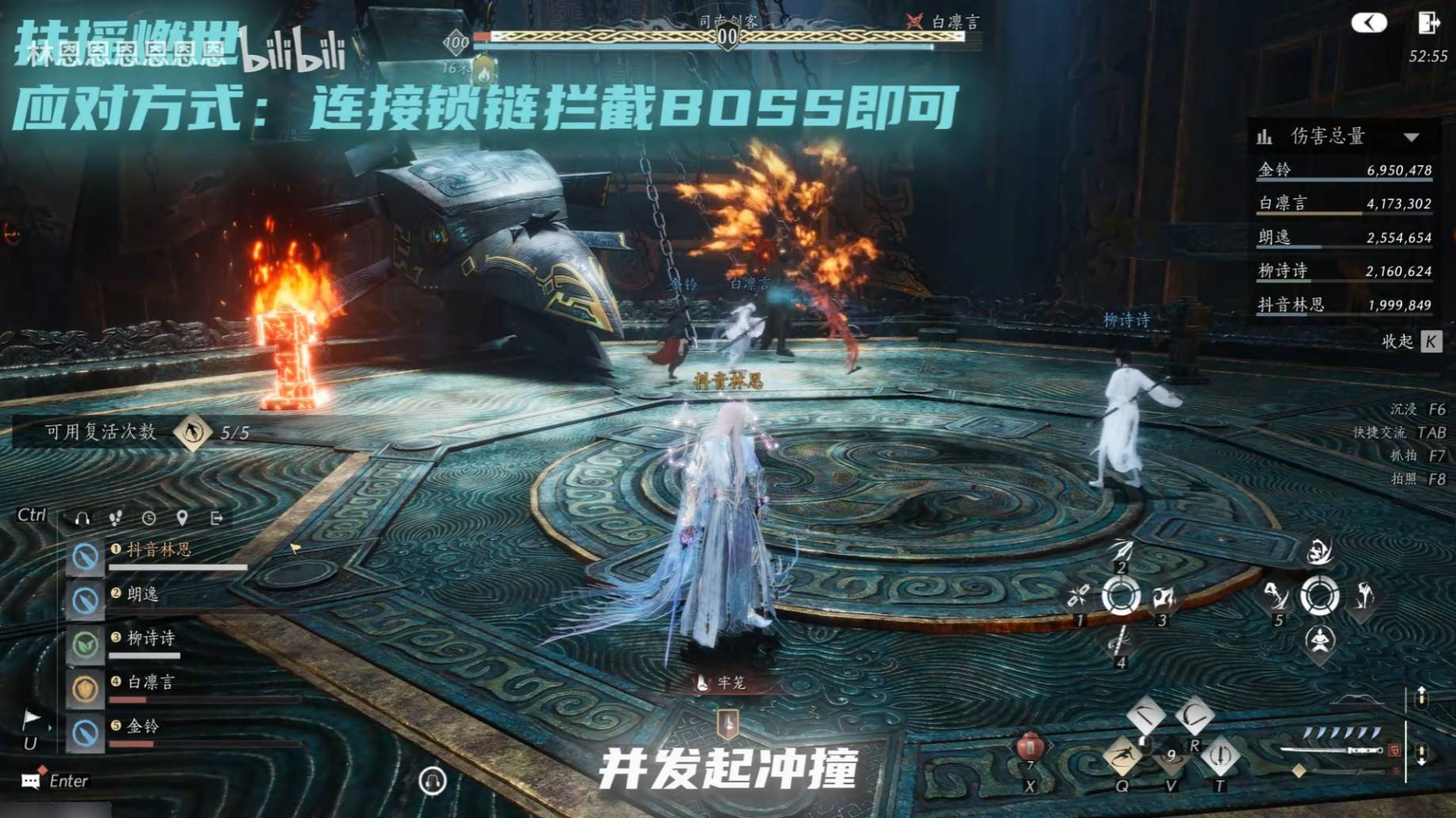Open the chat box speech-bubble icon
Viewport: 1456px width, 818px height.
point(31,781)
